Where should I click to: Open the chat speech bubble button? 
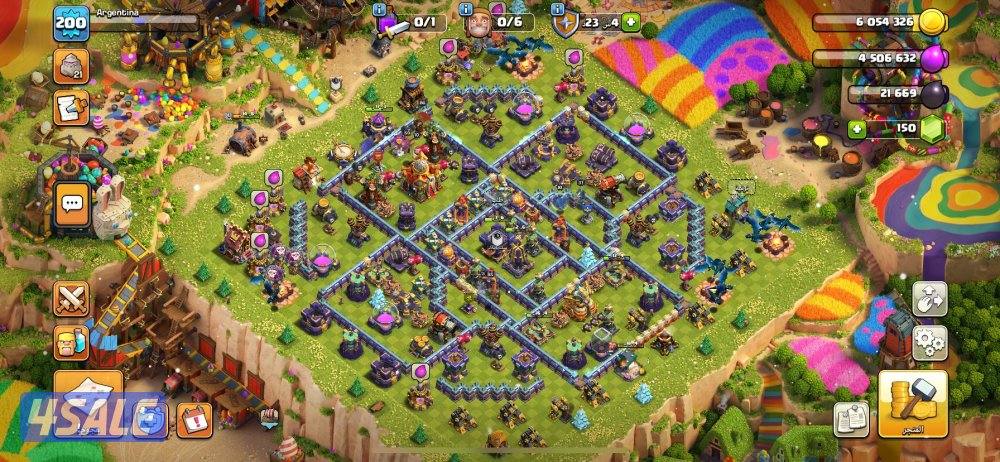coord(71,202)
